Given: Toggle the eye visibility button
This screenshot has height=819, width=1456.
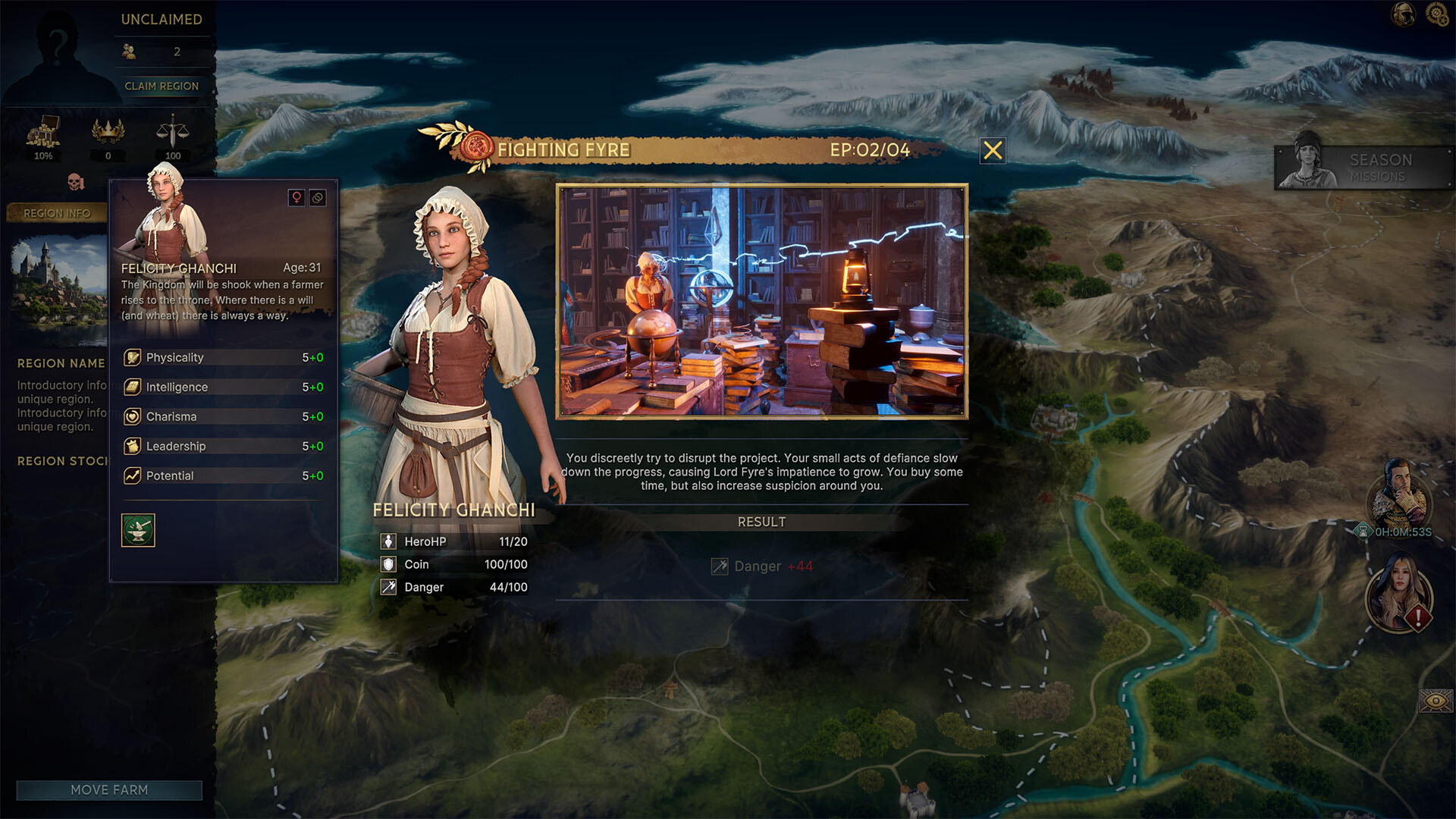Looking at the screenshot, I should tap(1435, 701).
